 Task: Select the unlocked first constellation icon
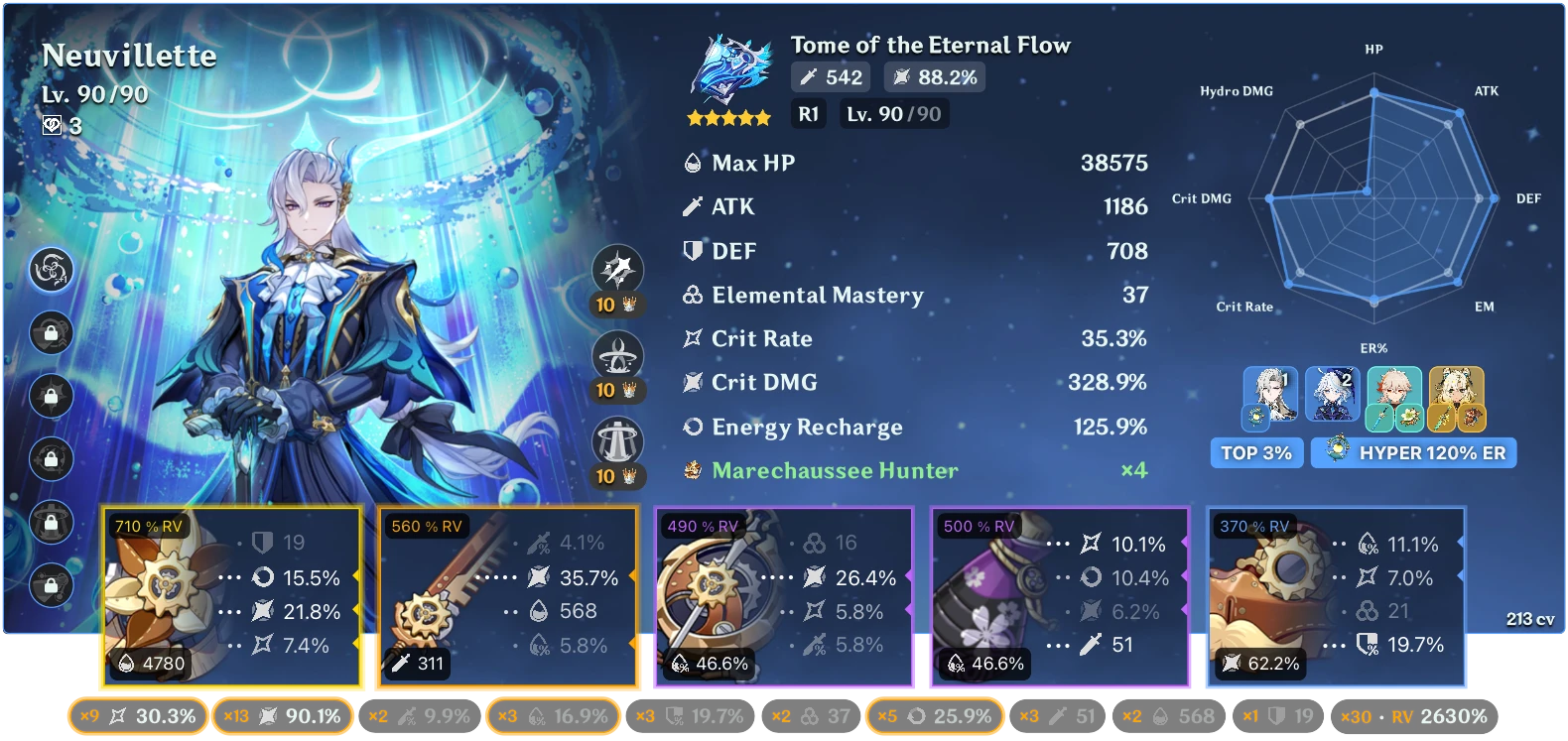tap(52, 270)
